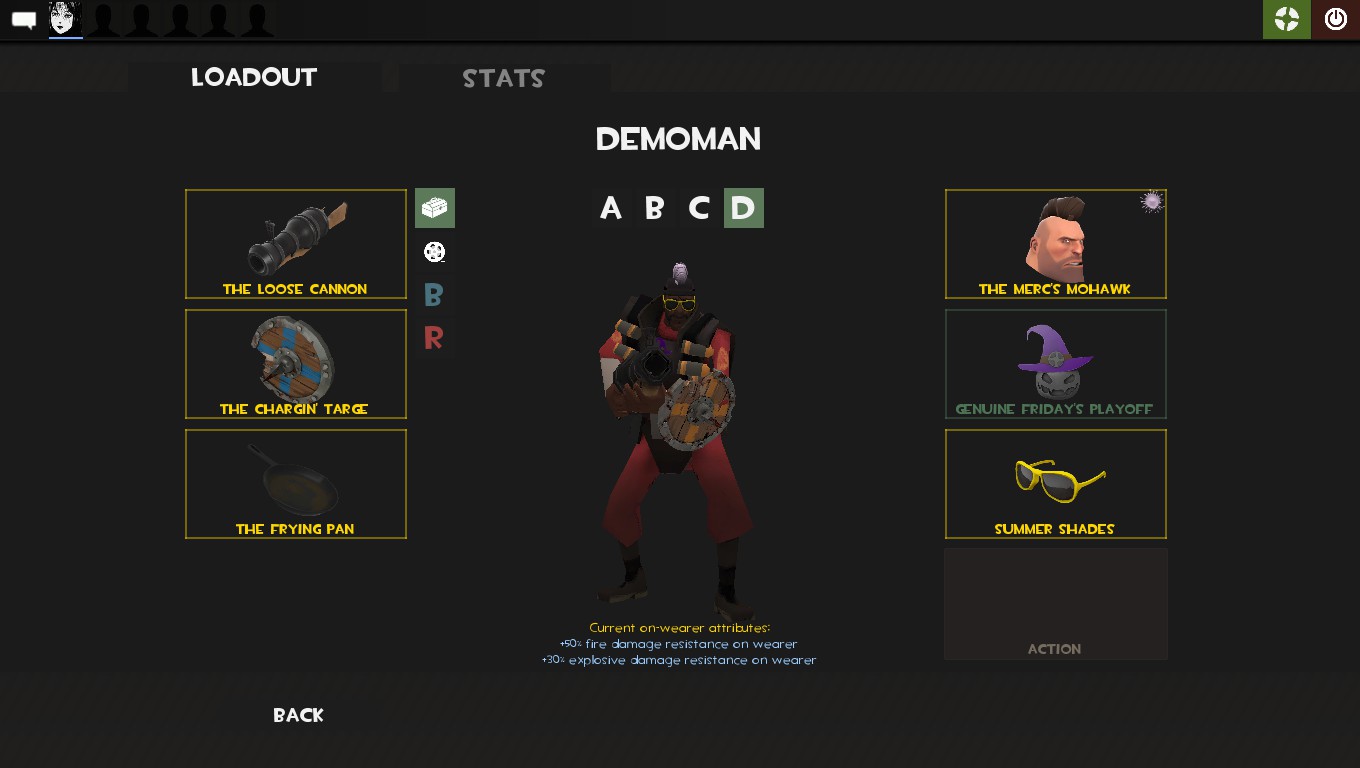This screenshot has height=768, width=1360.
Task: Select The Merc's Mohawk cosmetic slot
Action: (1056, 244)
